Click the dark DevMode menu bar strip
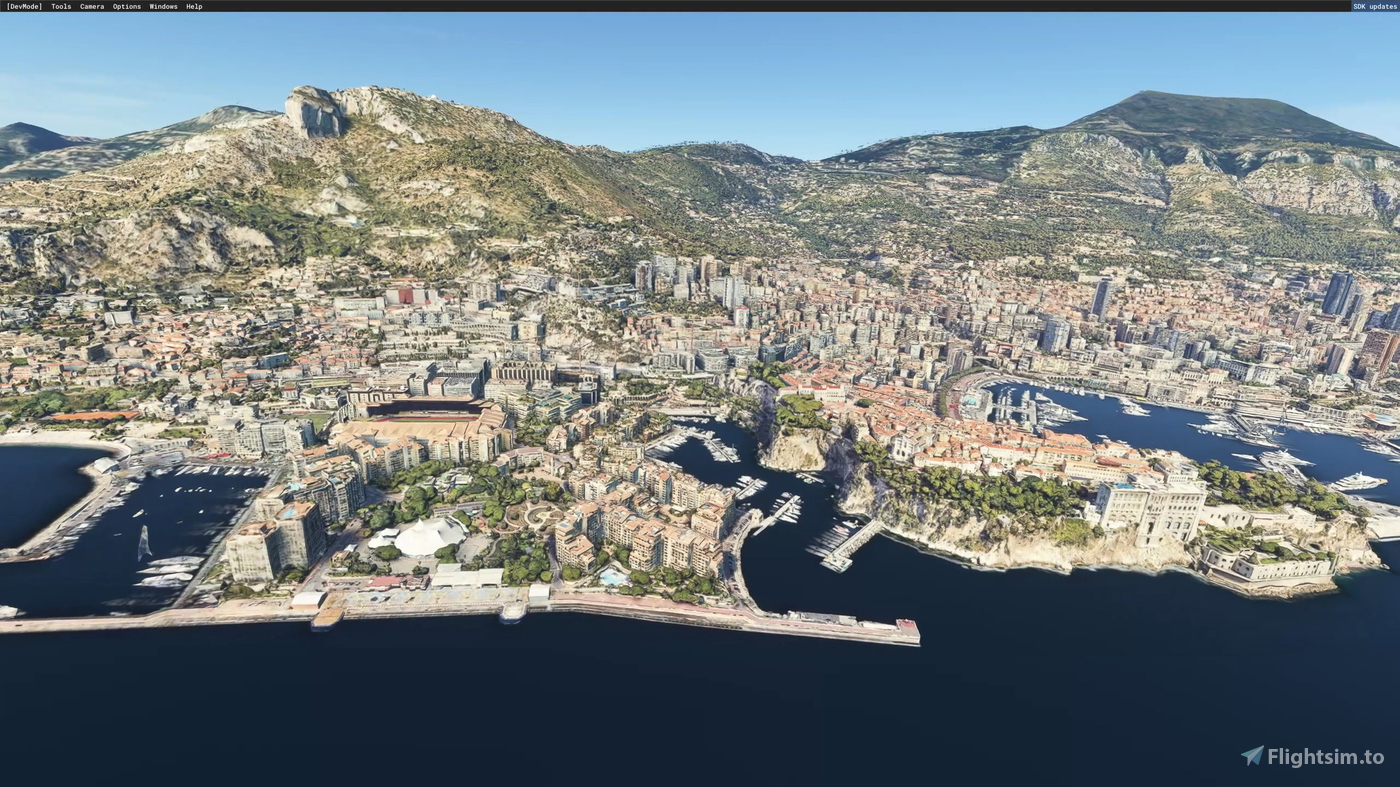The height and width of the screenshot is (787, 1400). [x=600, y=6]
